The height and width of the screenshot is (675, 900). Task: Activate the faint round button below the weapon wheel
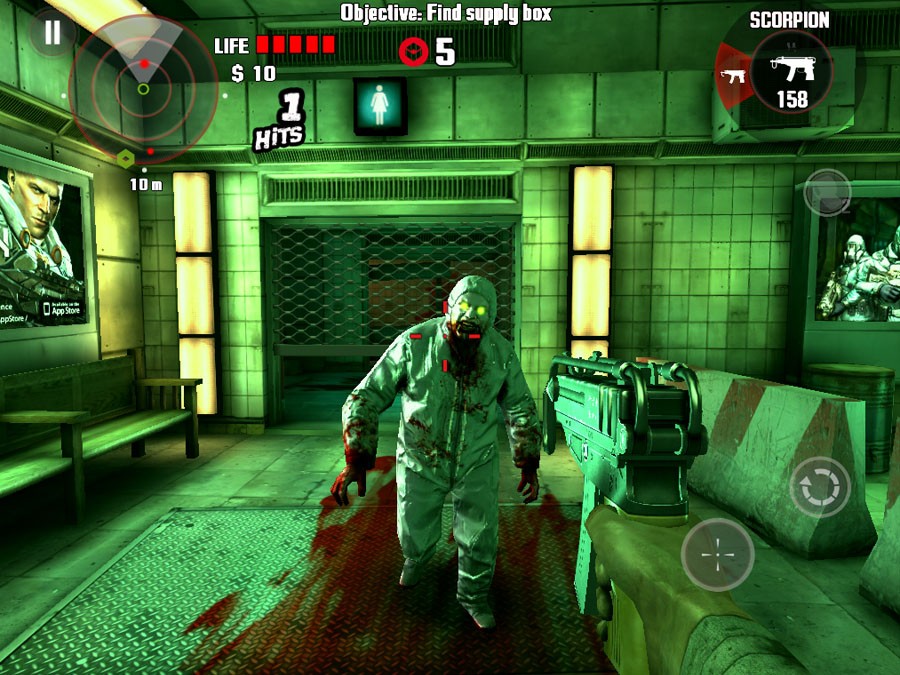(x=827, y=192)
